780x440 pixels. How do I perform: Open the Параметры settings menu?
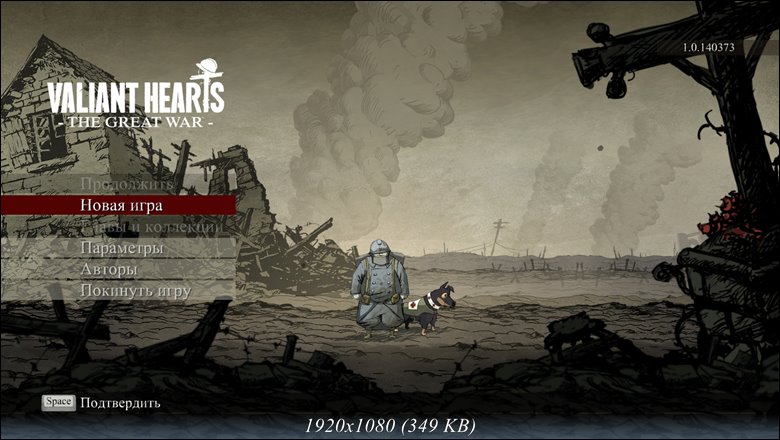(x=121, y=248)
